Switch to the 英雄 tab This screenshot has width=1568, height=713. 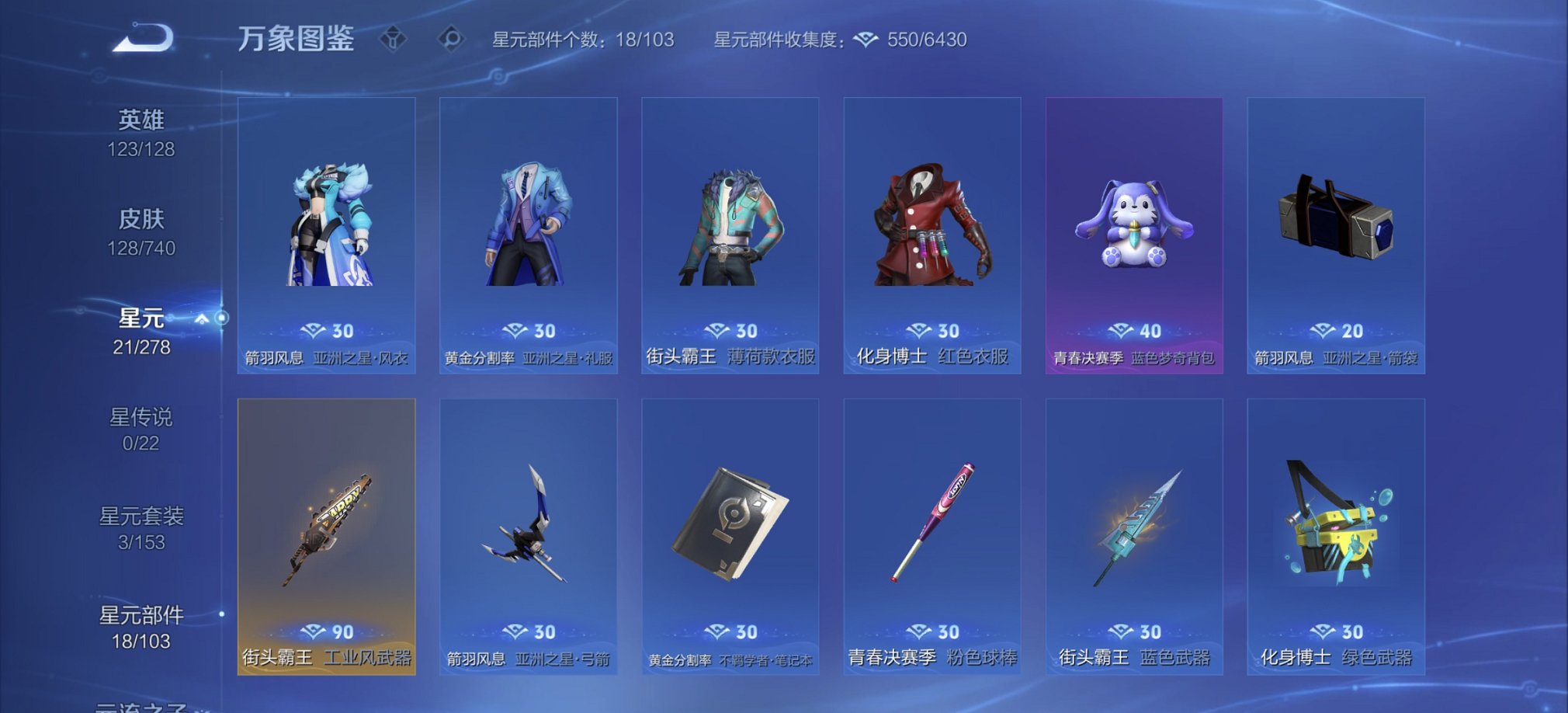[x=144, y=132]
